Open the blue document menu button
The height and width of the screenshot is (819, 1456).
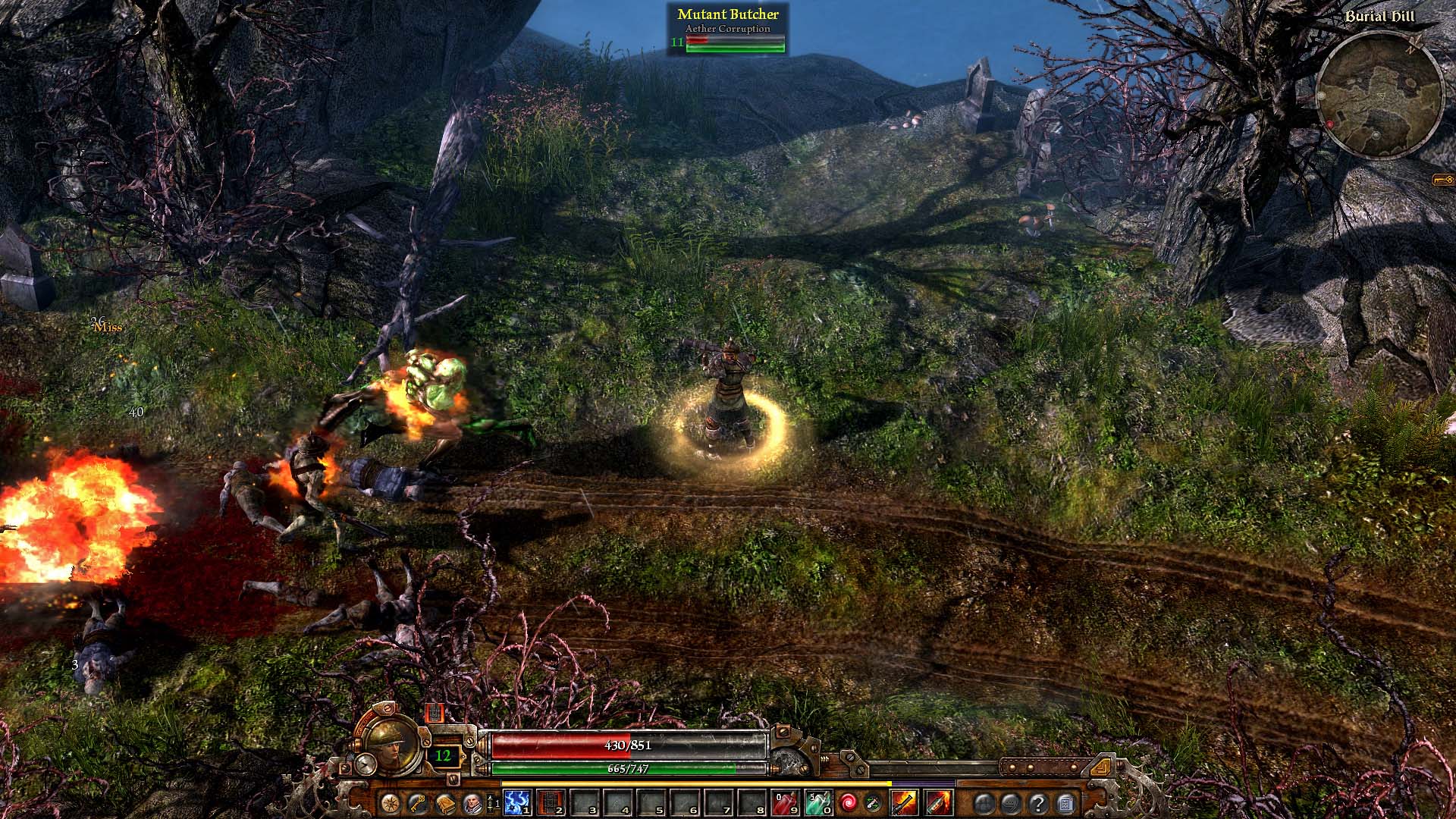[1065, 803]
